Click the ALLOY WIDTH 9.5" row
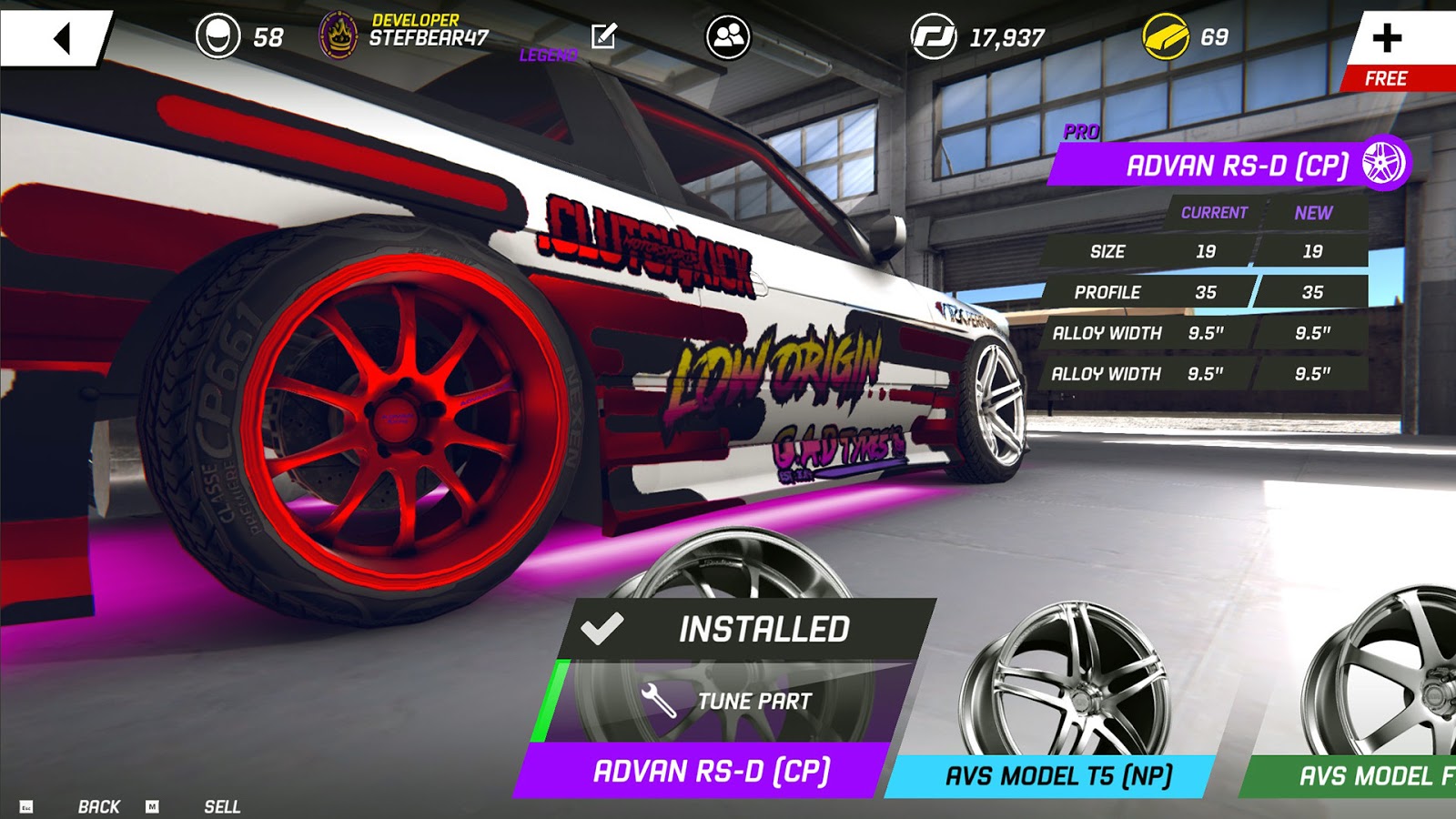The image size is (1456, 819). point(1192,333)
